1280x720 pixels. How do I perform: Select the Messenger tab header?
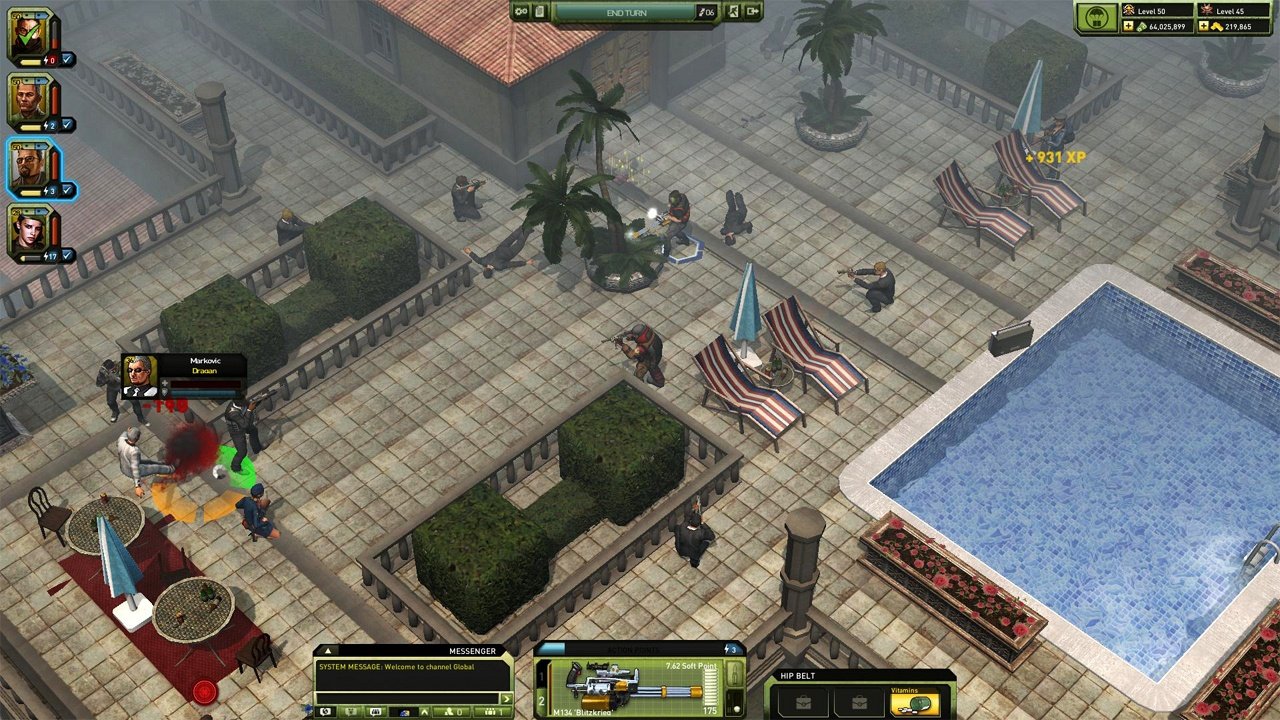(473, 651)
